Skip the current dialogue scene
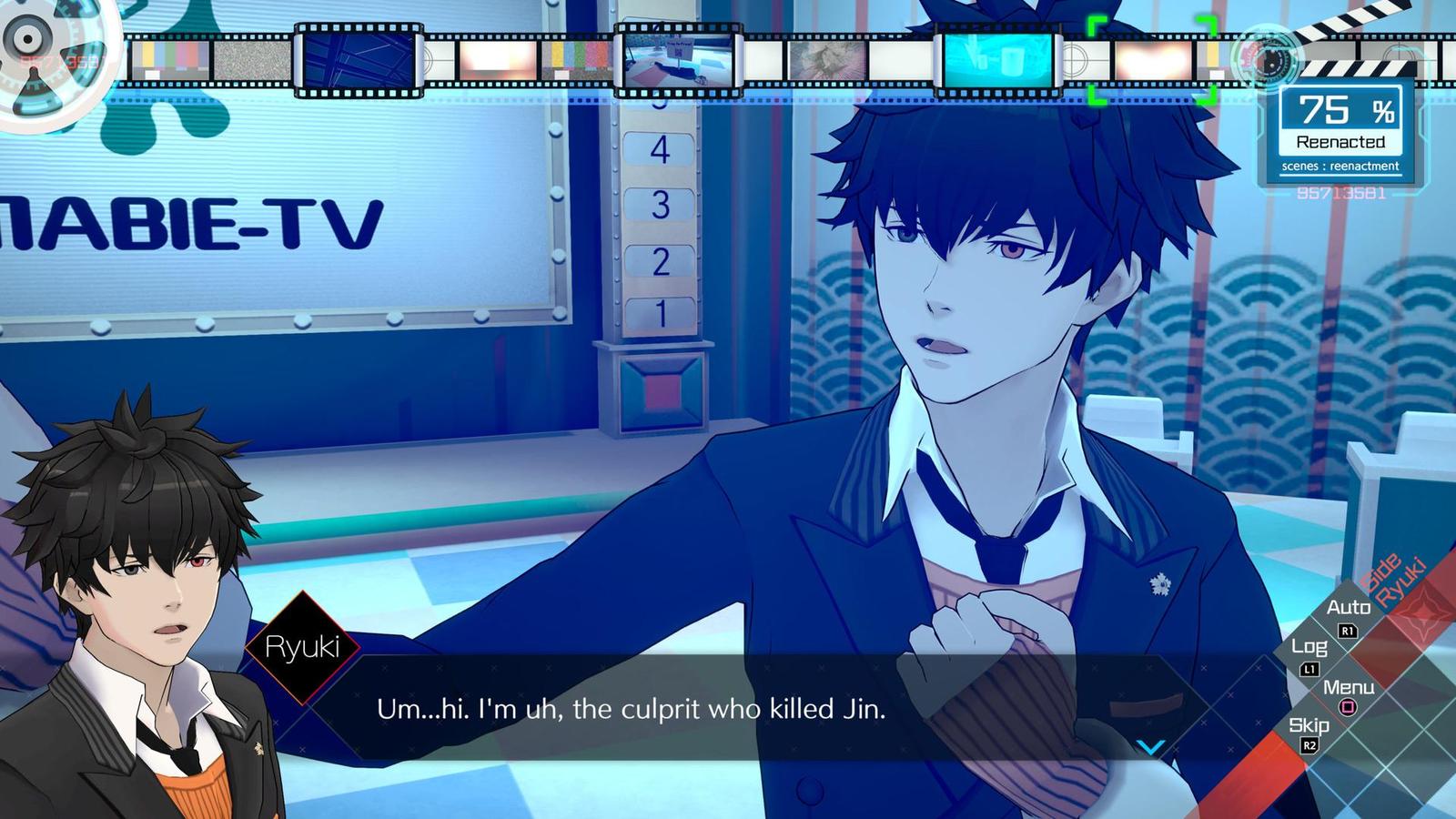This screenshot has width=1456, height=819. tap(1309, 726)
